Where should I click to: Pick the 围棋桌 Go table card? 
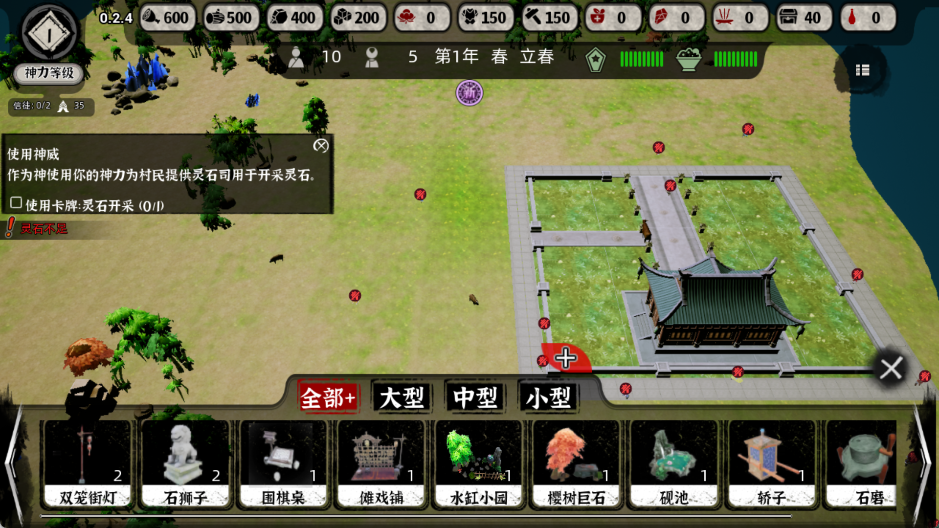pos(282,463)
